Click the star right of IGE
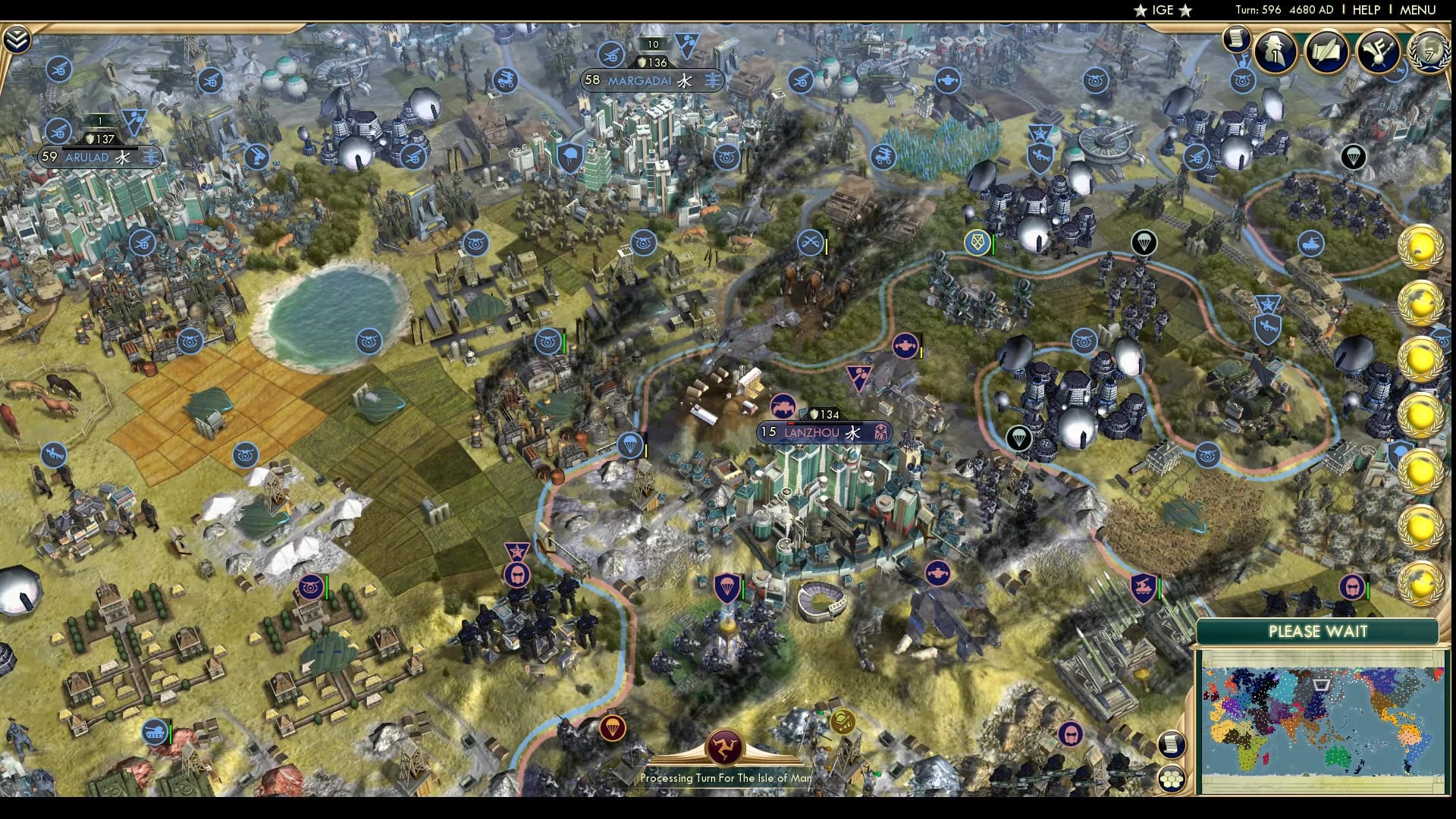The width and height of the screenshot is (1456, 819). point(1185,11)
